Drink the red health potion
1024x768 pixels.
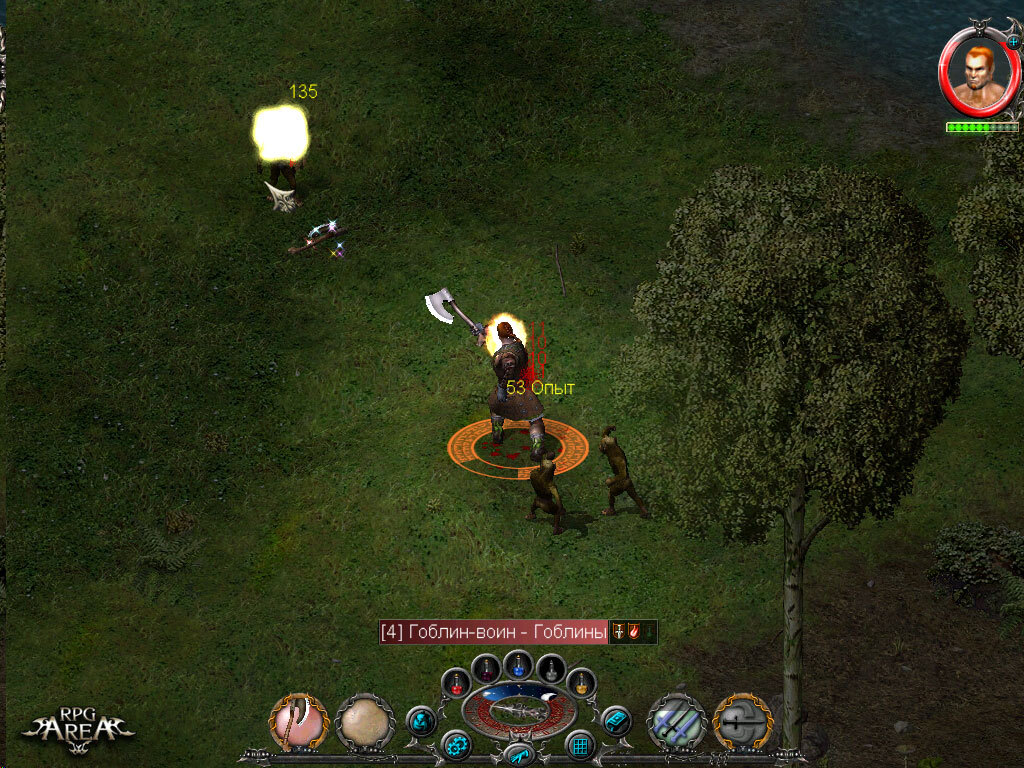click(x=456, y=683)
